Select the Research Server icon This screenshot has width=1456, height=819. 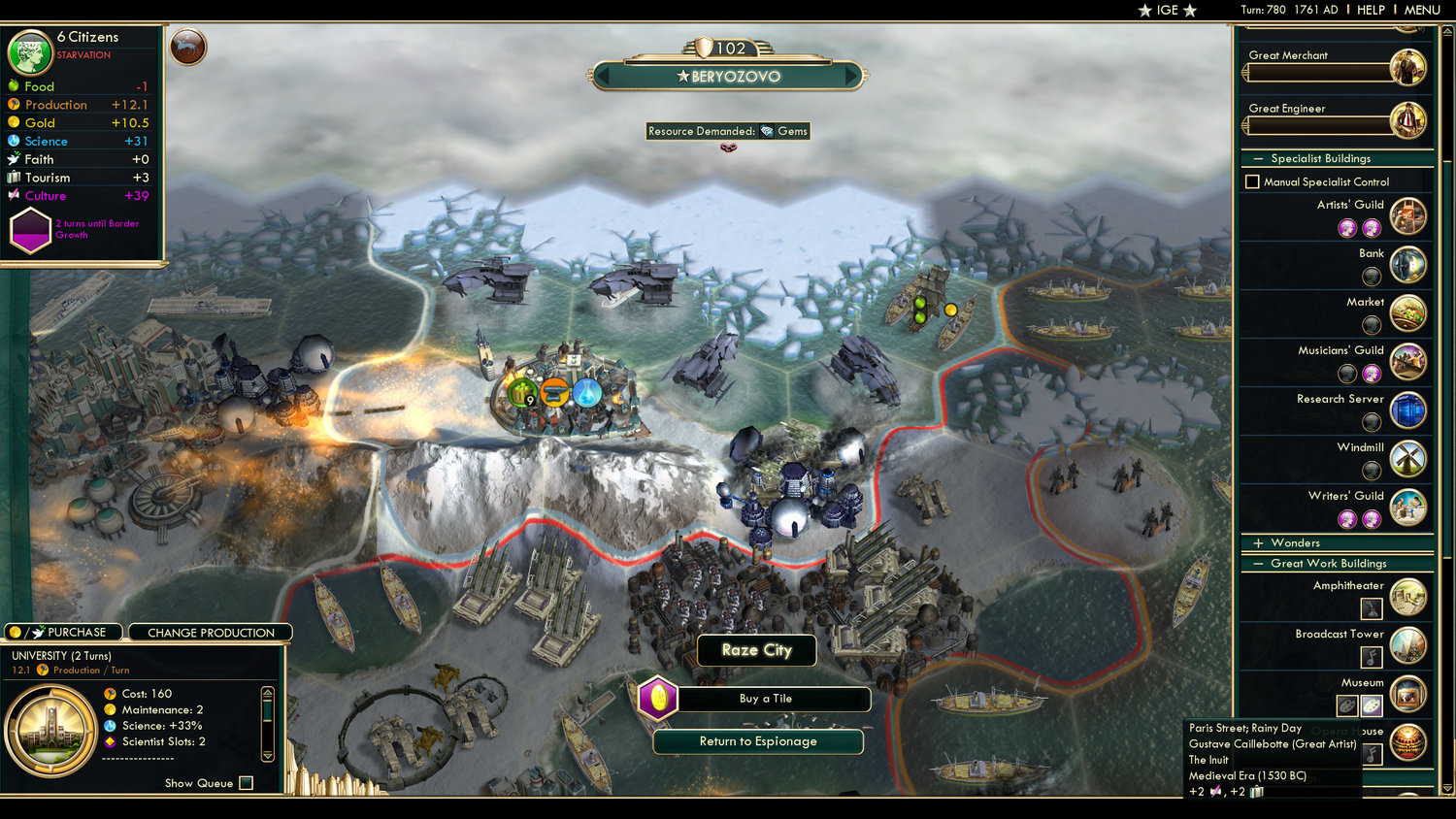pos(1407,409)
